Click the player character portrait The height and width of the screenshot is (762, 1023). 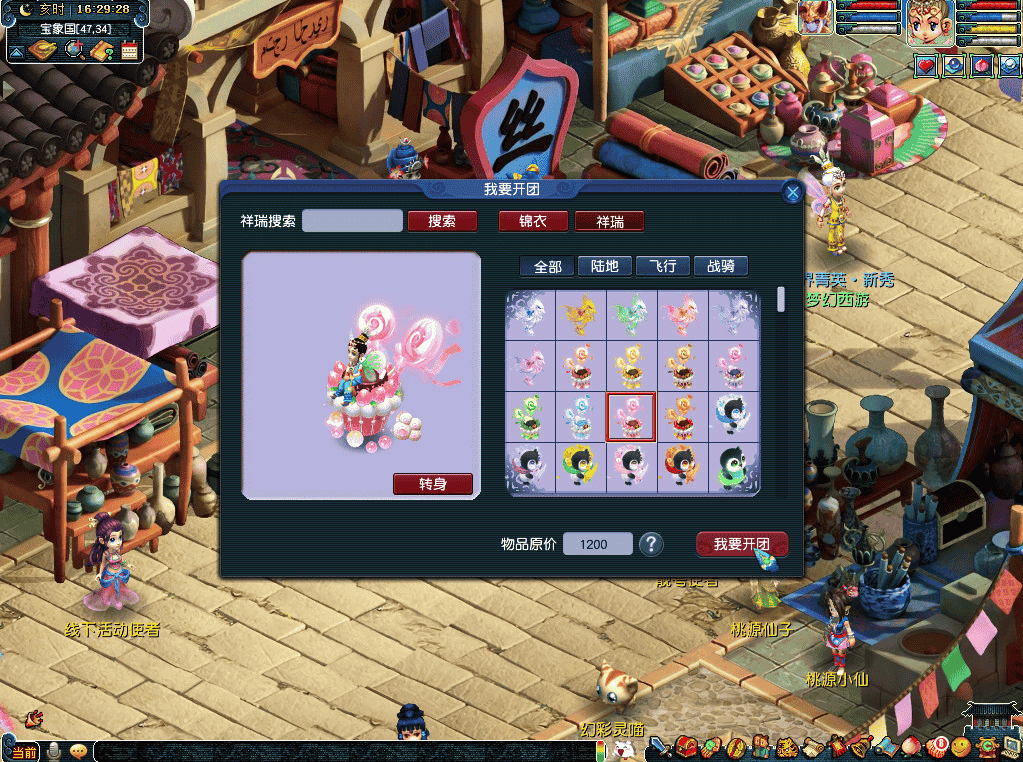point(927,22)
